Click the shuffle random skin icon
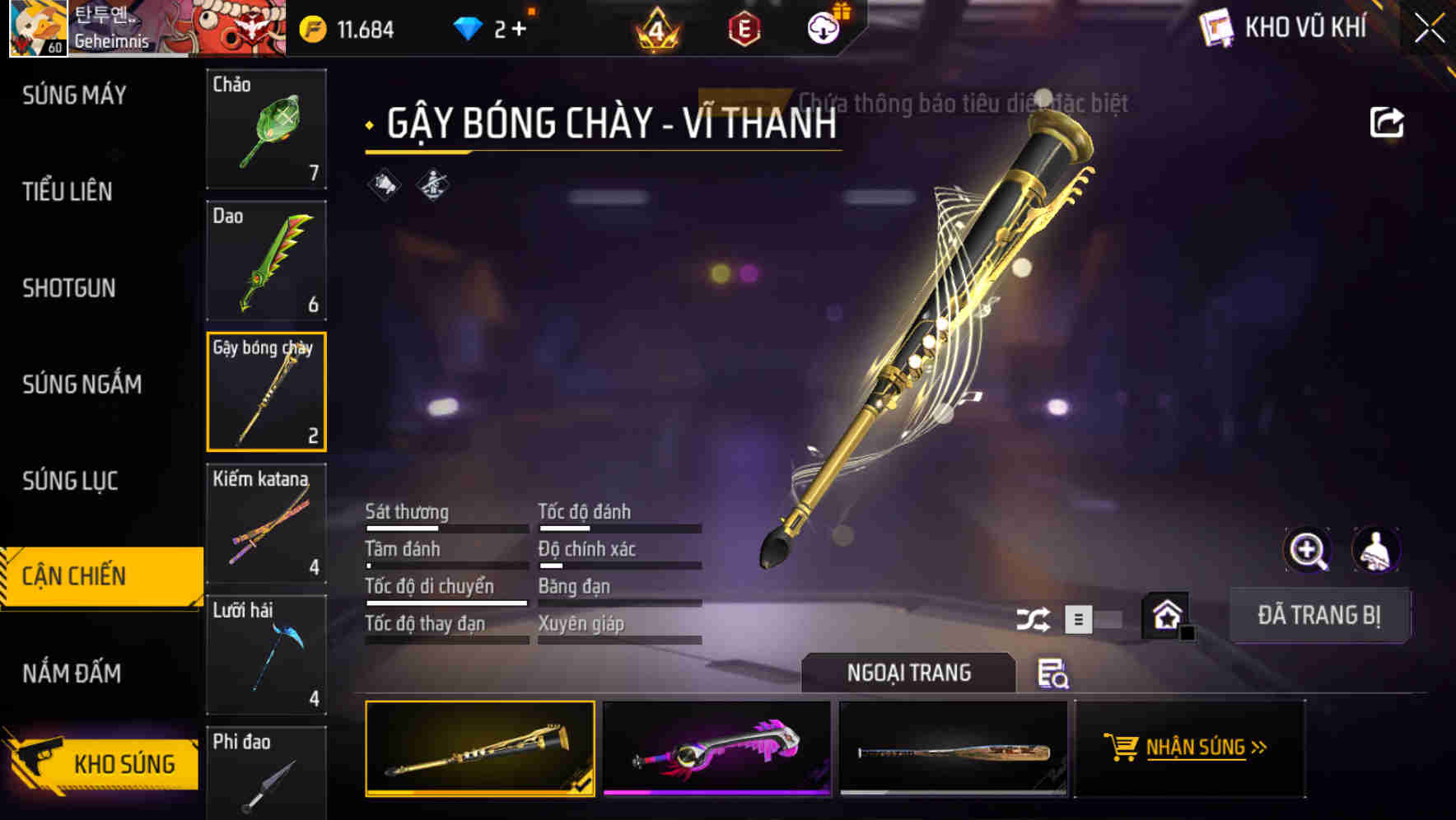Screen dimensions: 1456x820 pyautogui.click(x=1034, y=617)
